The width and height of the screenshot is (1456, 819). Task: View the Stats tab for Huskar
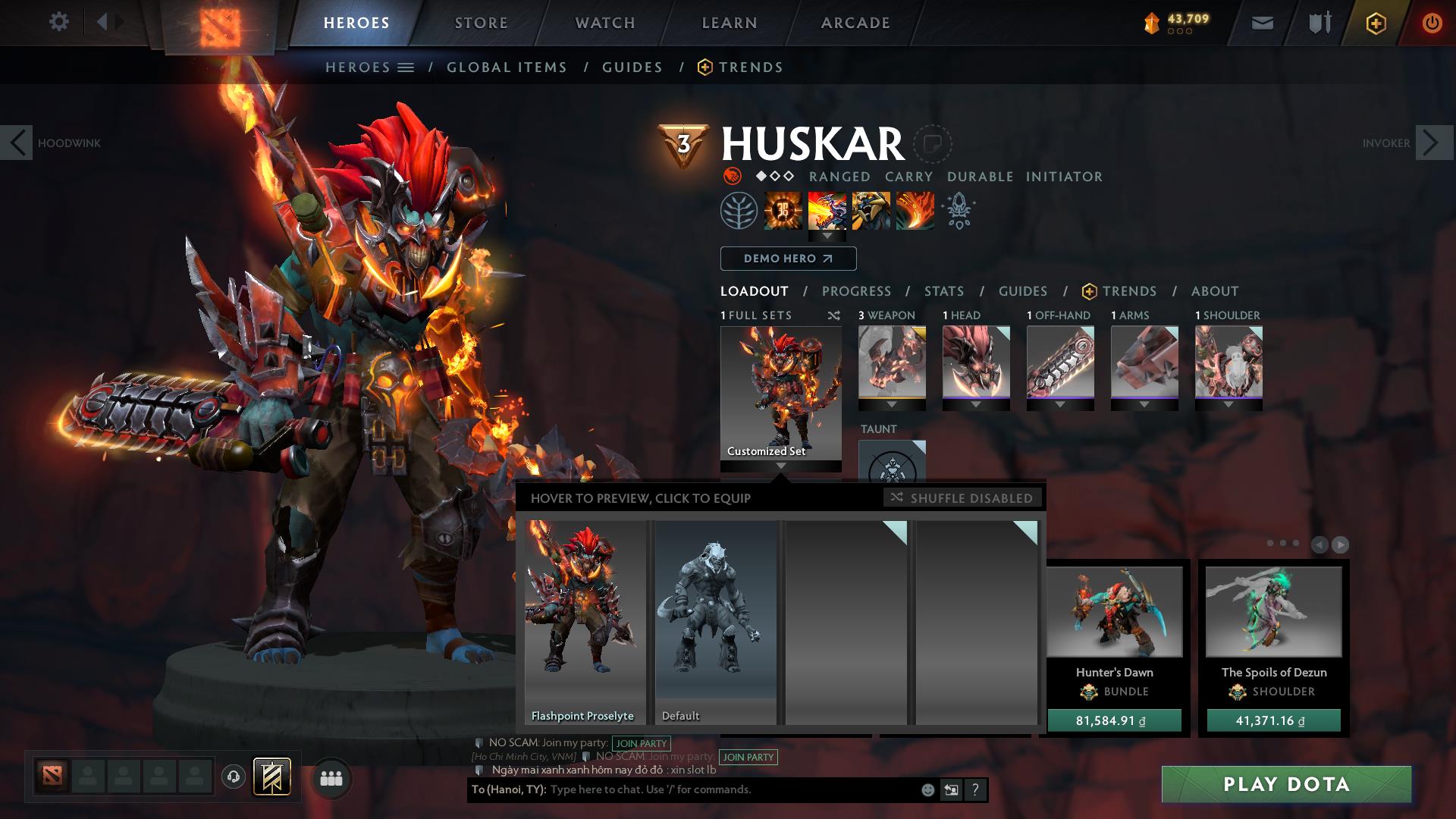(944, 291)
